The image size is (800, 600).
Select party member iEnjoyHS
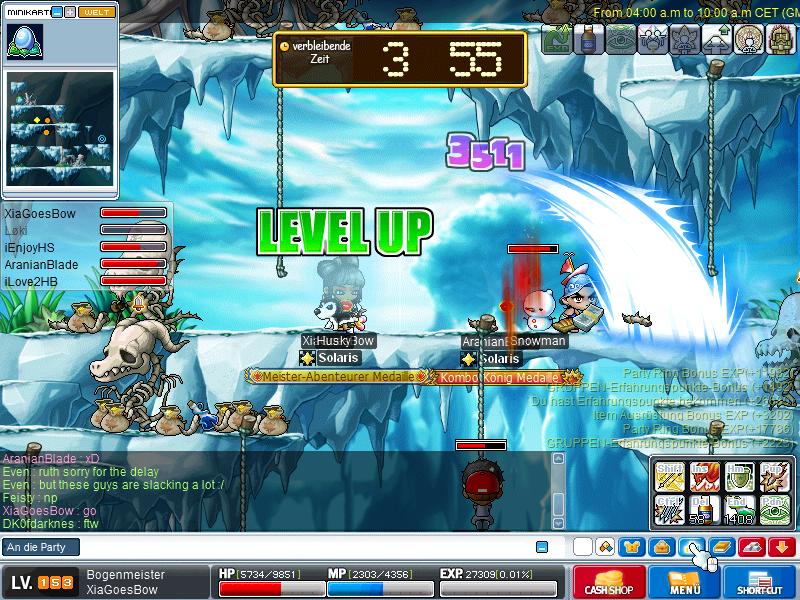[28, 247]
